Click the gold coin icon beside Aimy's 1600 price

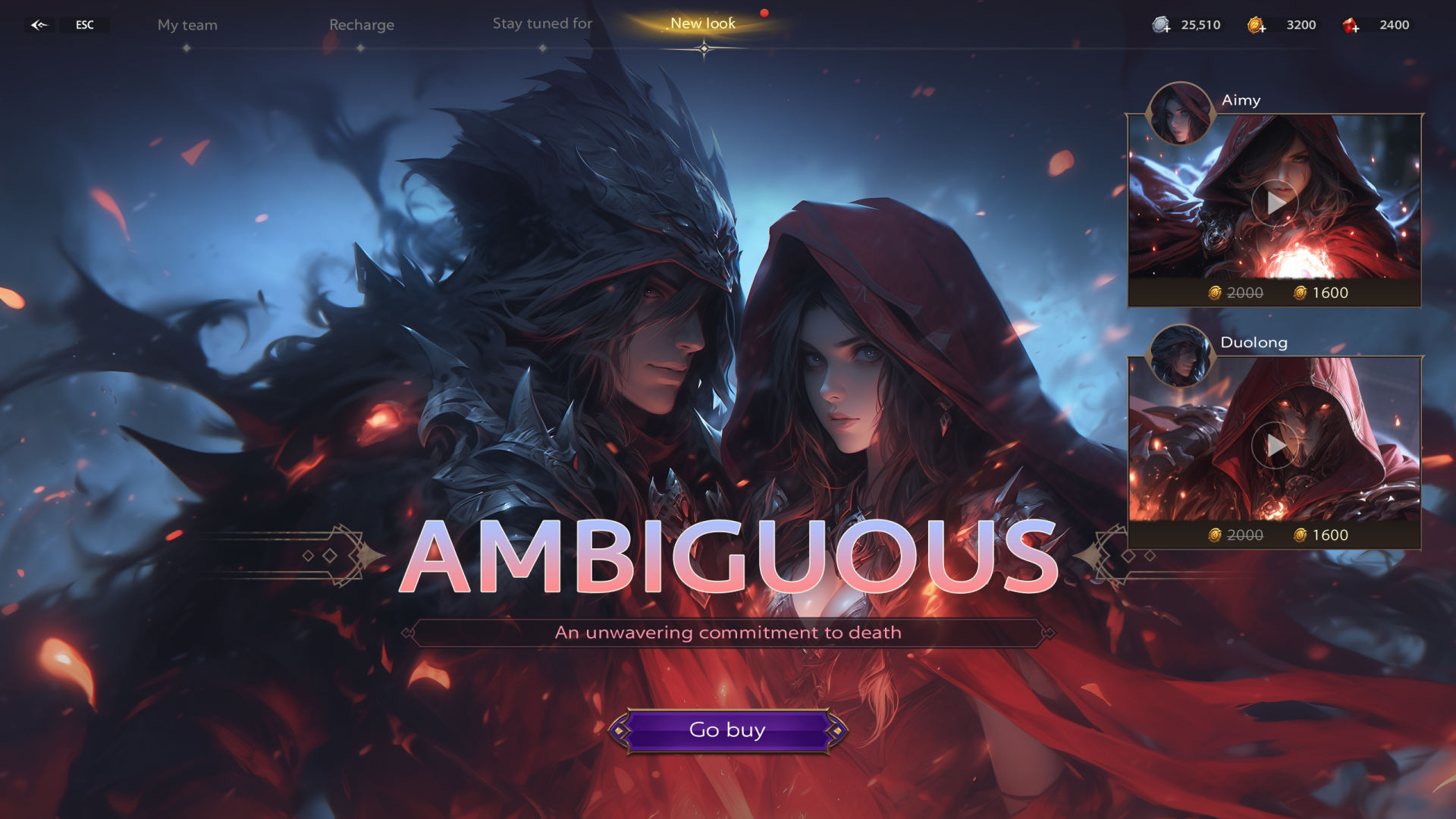point(1299,293)
